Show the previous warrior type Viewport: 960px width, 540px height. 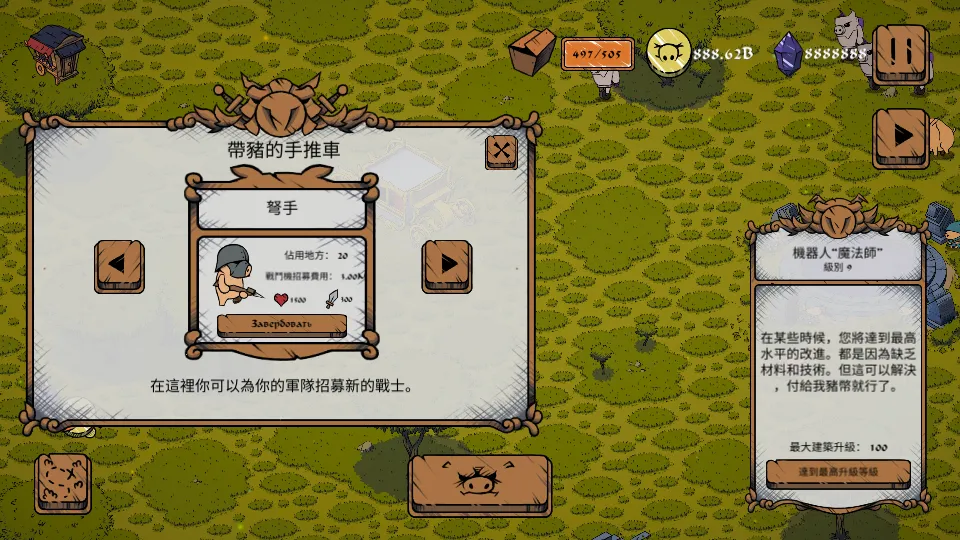119,265
